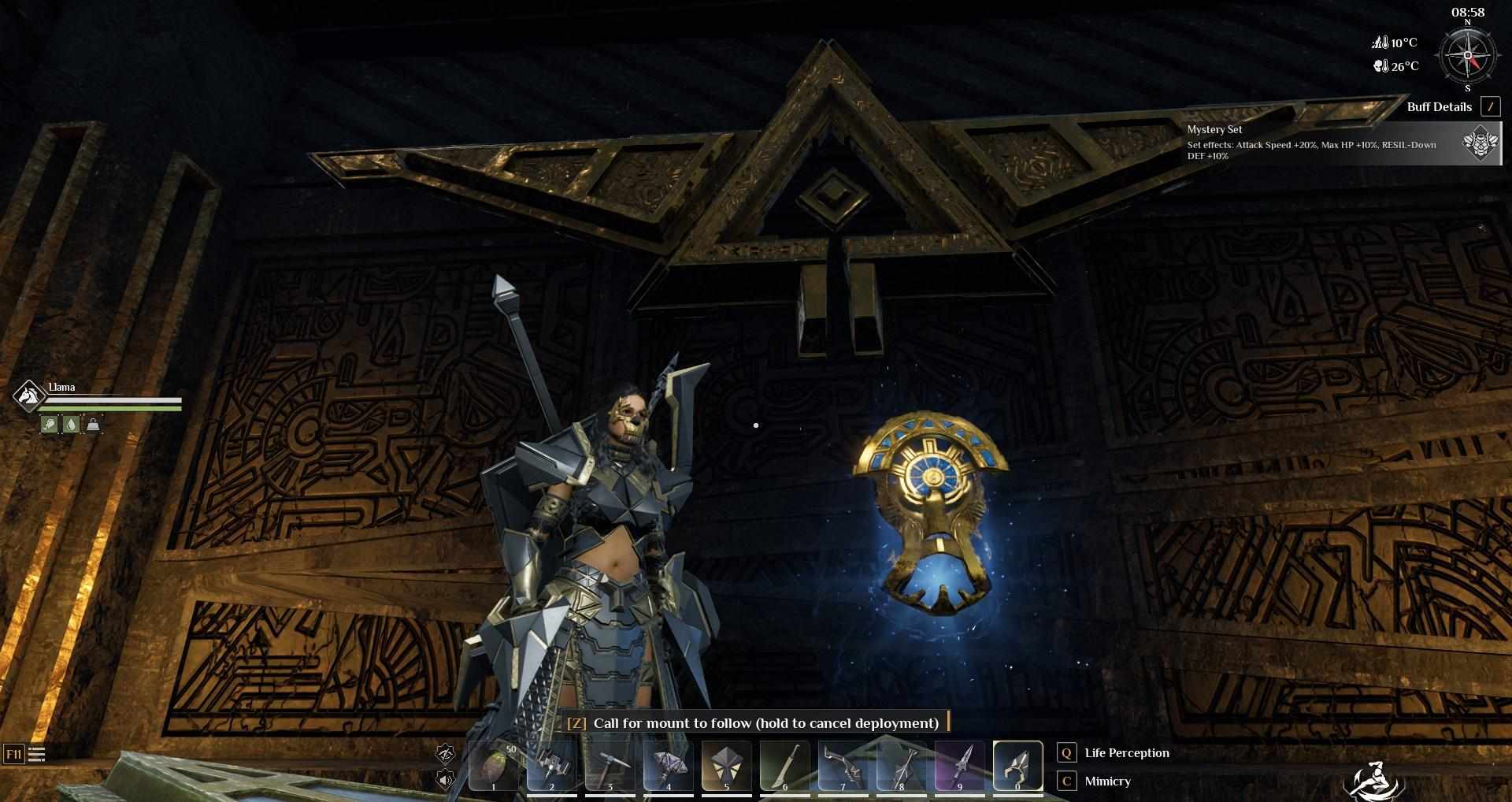The height and width of the screenshot is (802, 1512).
Task: Equip the twin-bladed weapon in hotbar slot 8
Action: click(x=901, y=765)
